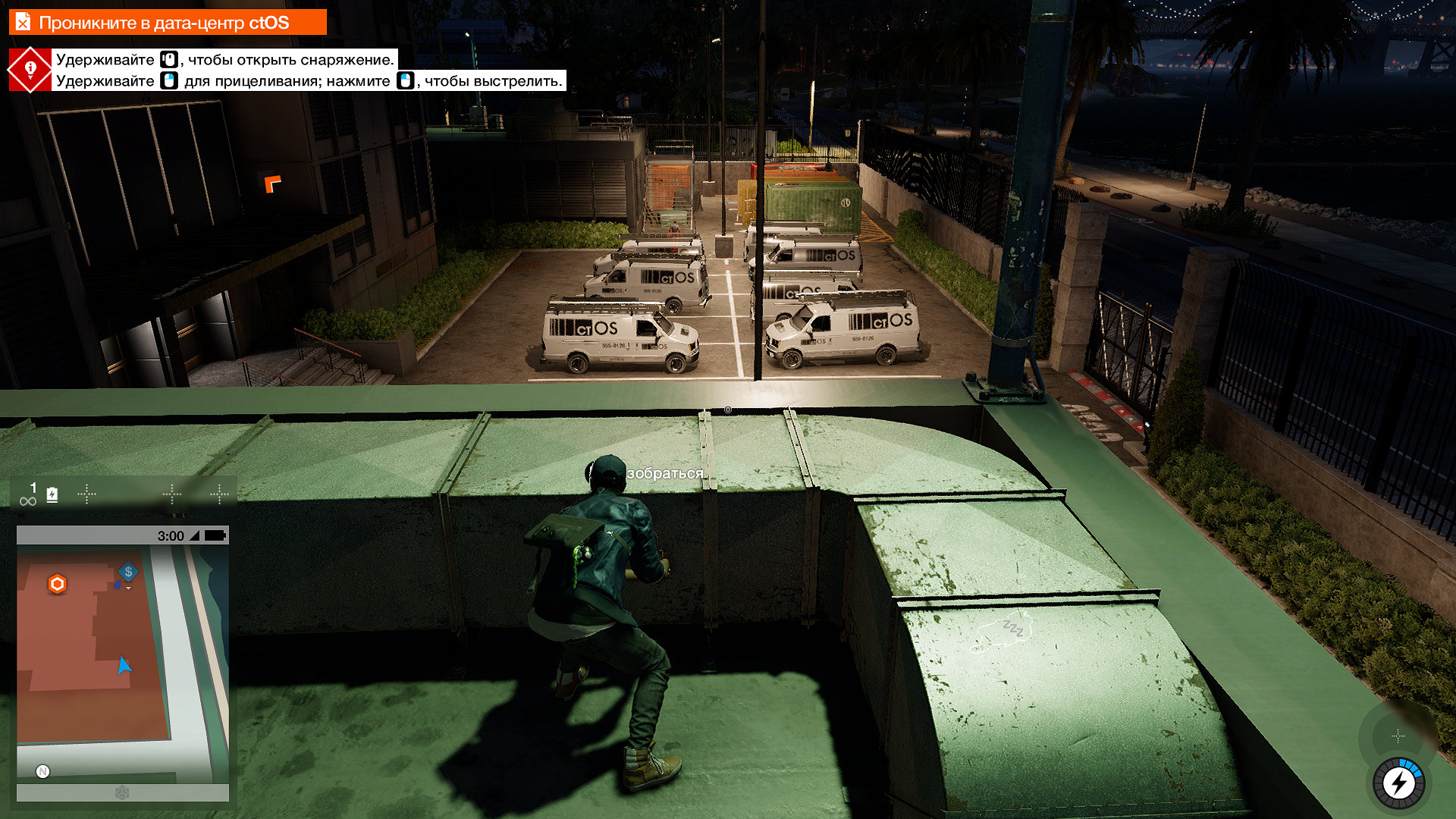
Task: Select the blue dollar marker on minimap
Action: [x=128, y=572]
